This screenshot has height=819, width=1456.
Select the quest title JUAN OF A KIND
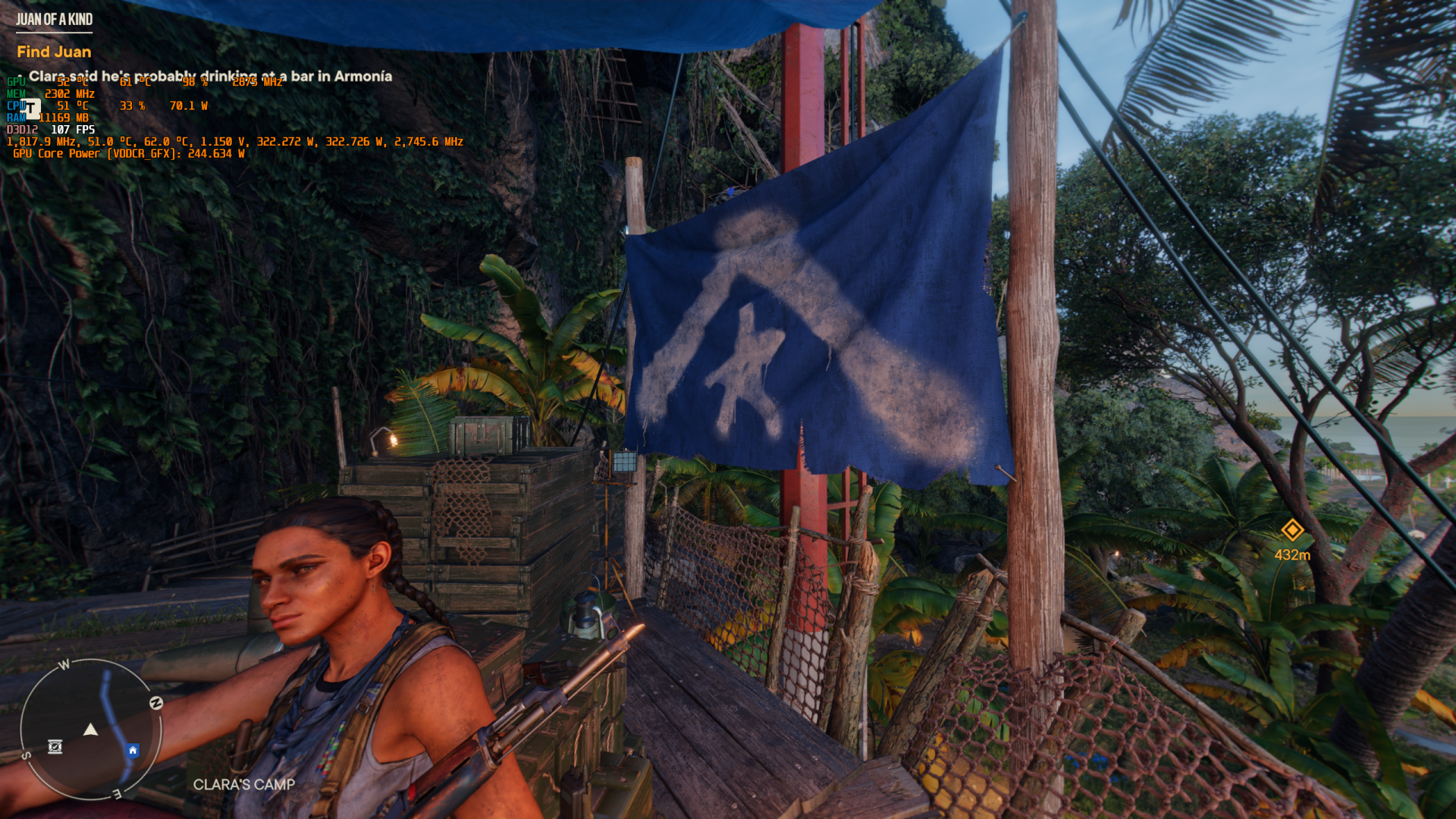[54, 20]
